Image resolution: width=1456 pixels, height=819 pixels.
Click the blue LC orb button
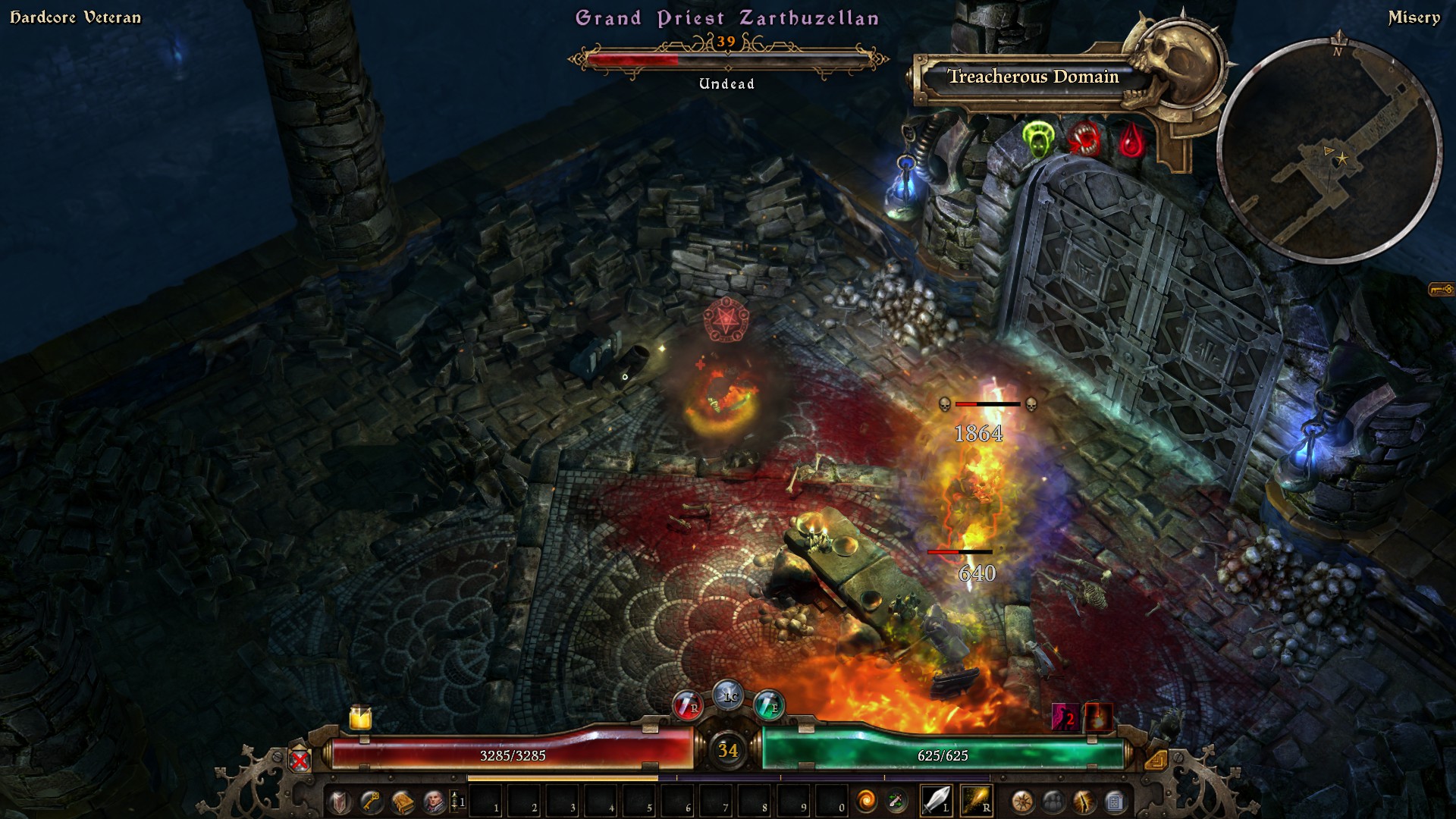729,695
